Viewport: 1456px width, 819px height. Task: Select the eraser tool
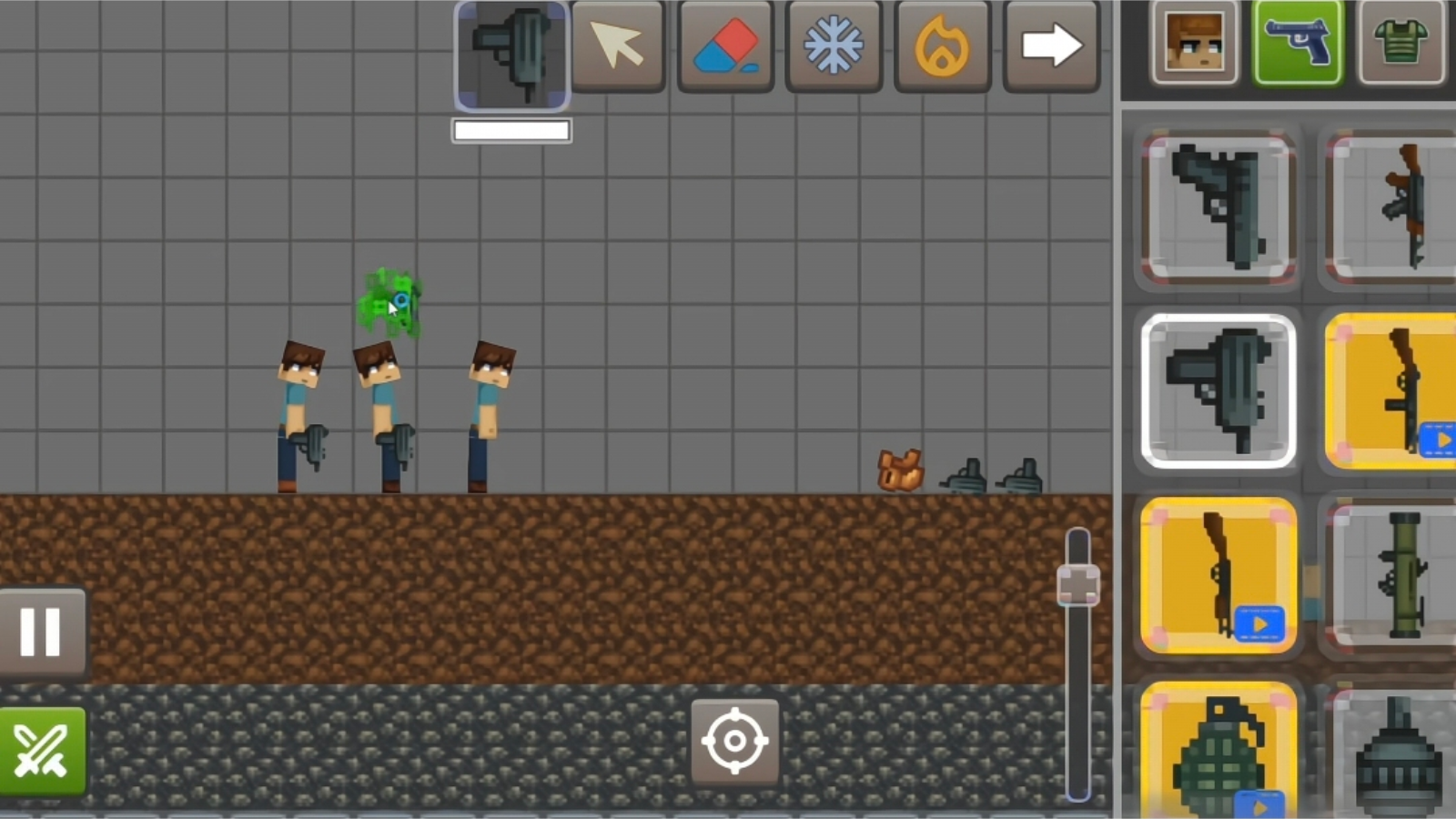click(x=725, y=47)
